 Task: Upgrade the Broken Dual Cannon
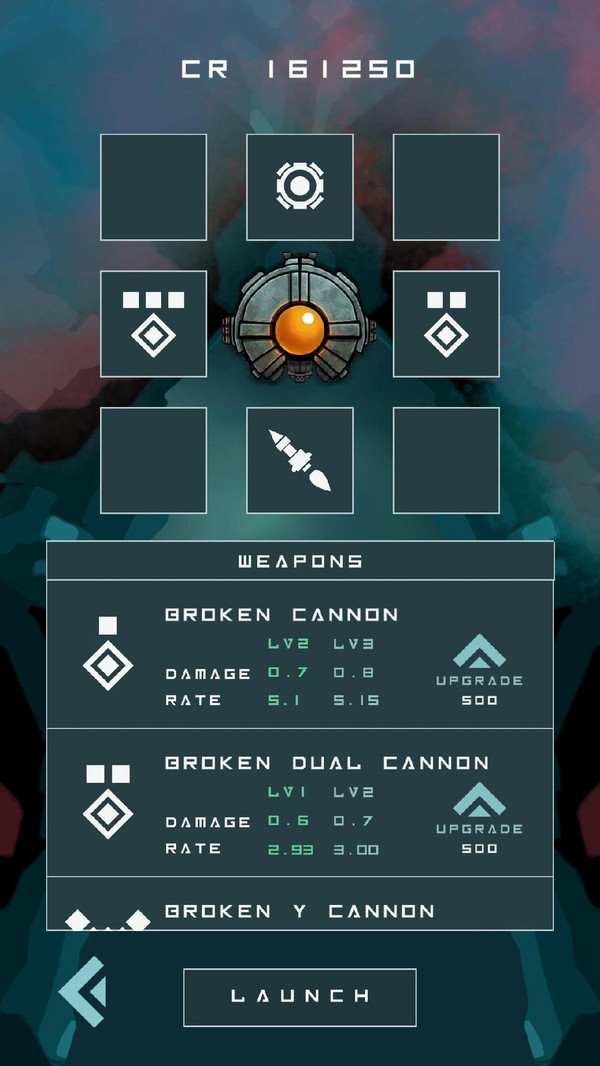click(x=479, y=815)
